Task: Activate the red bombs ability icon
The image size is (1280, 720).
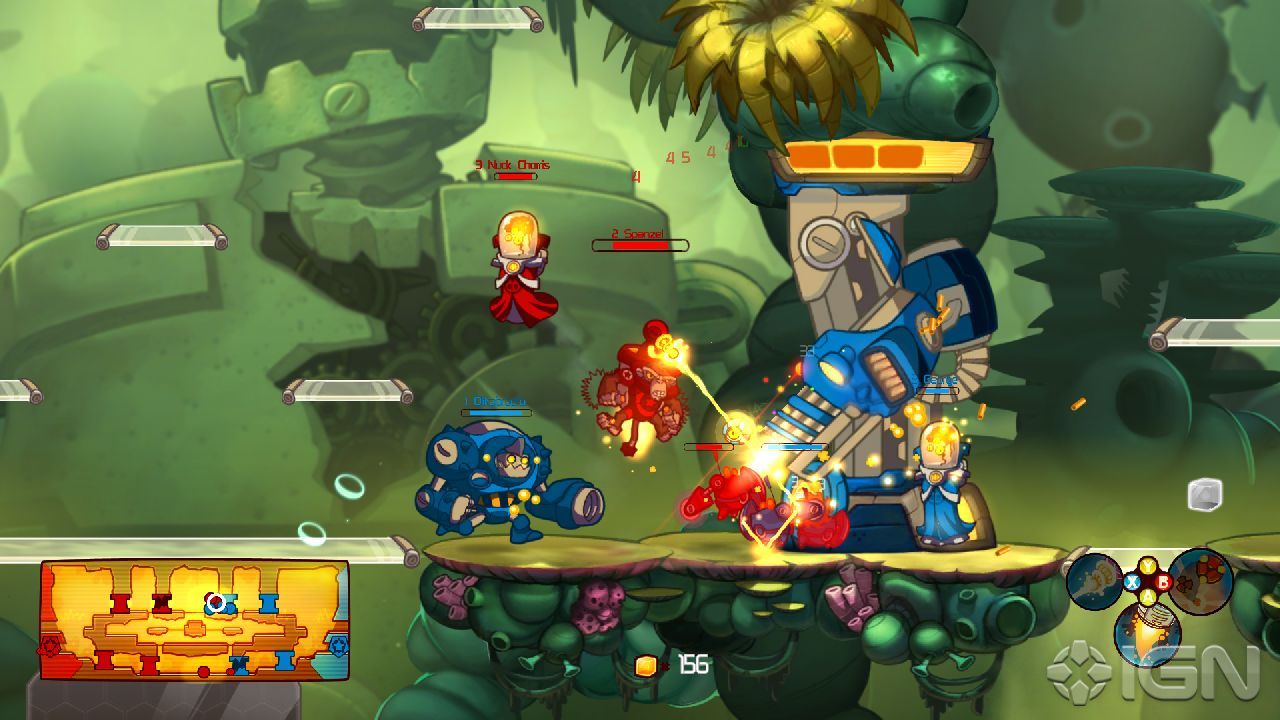Action: click(1201, 581)
